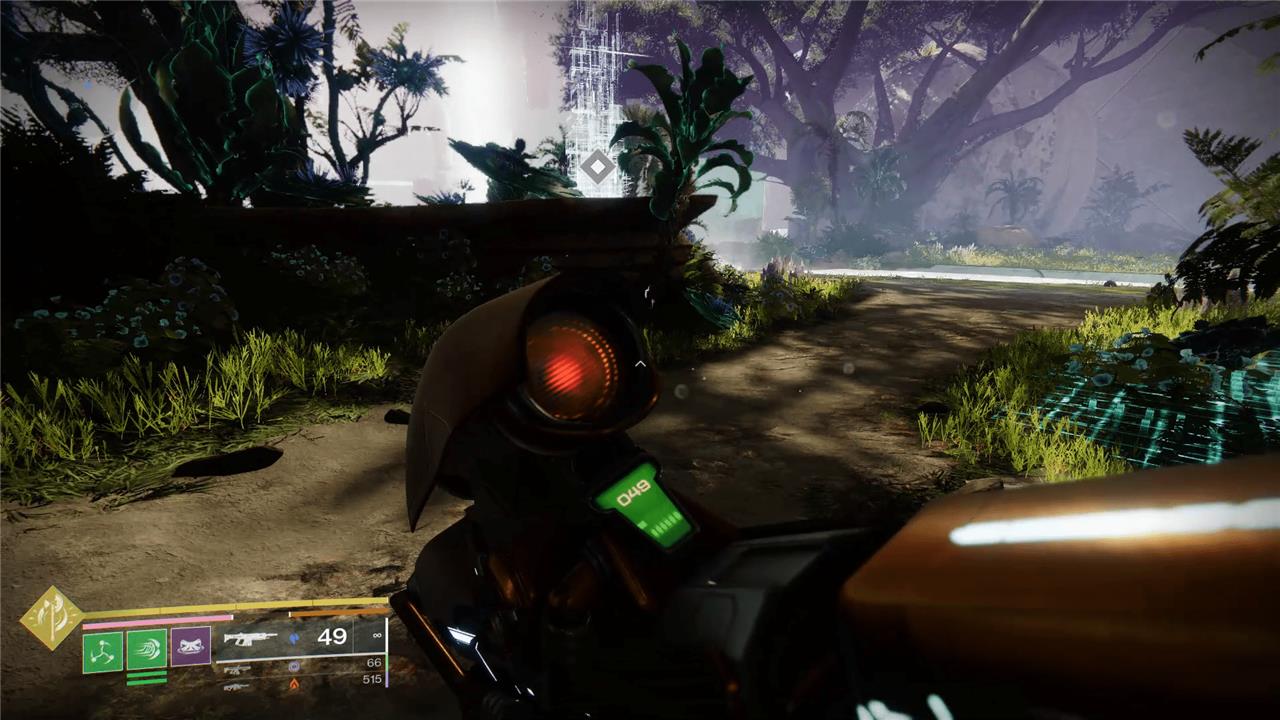Screen dimensions: 1280x720
Task: Switch to the secondary weapon with 66 ammo
Action: (x=238, y=665)
